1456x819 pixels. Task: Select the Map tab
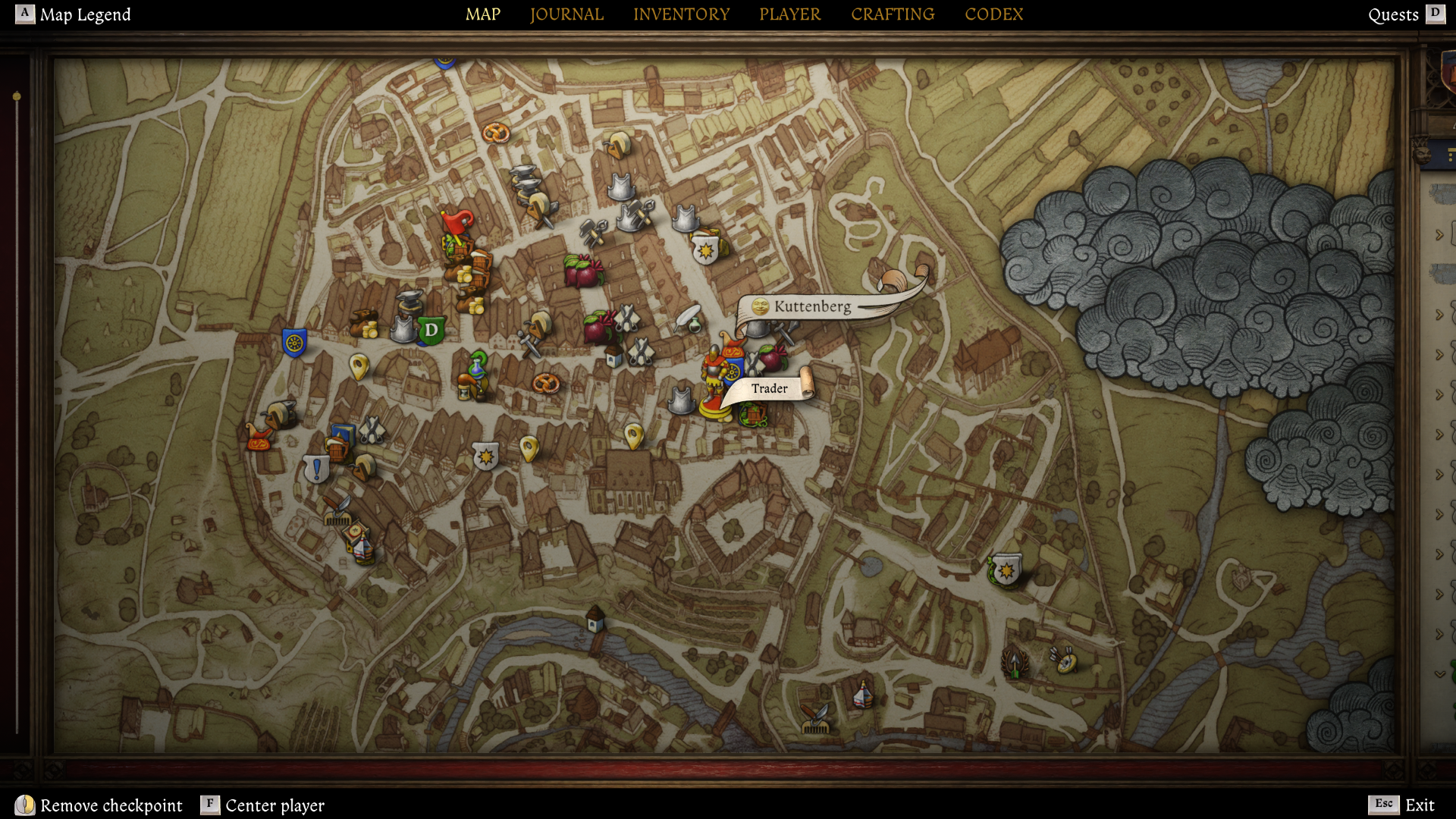483,14
